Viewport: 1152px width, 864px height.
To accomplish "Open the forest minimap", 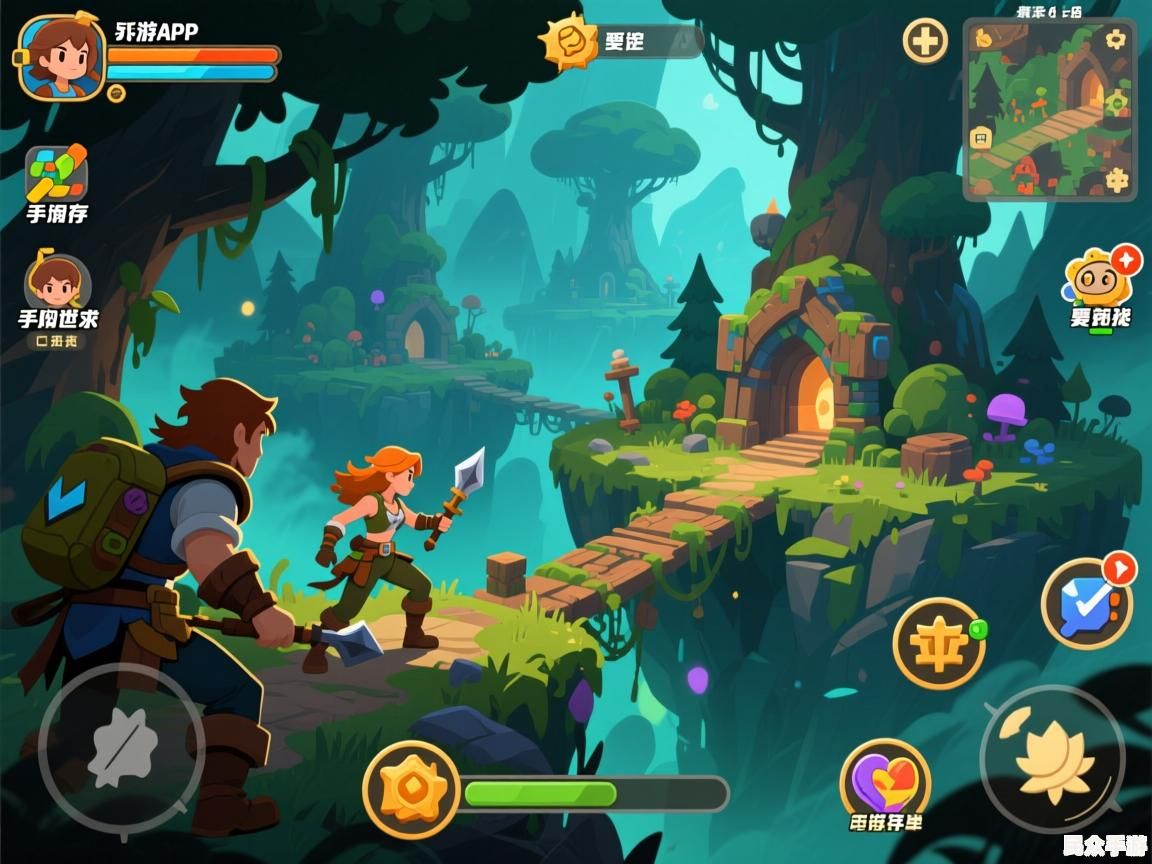I will (x=1050, y=110).
